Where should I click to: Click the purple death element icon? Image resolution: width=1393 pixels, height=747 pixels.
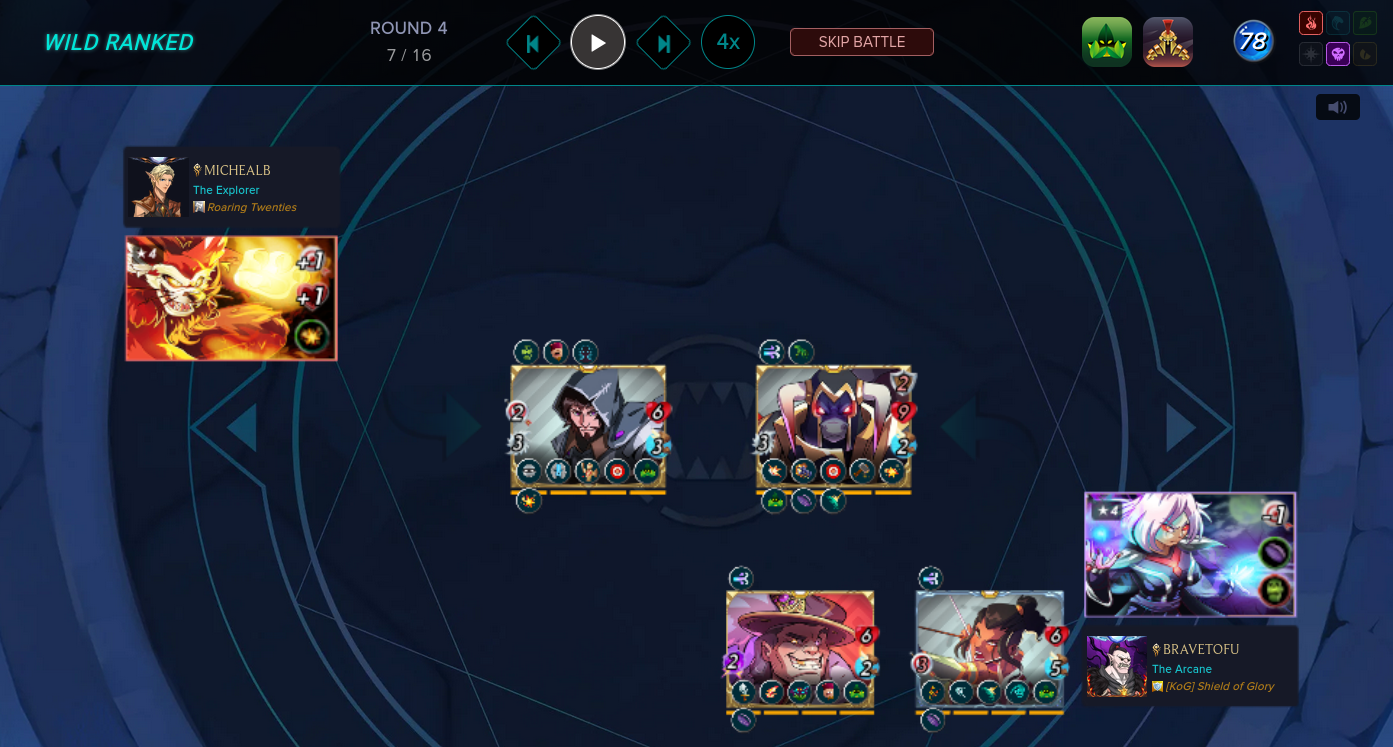[1338, 54]
